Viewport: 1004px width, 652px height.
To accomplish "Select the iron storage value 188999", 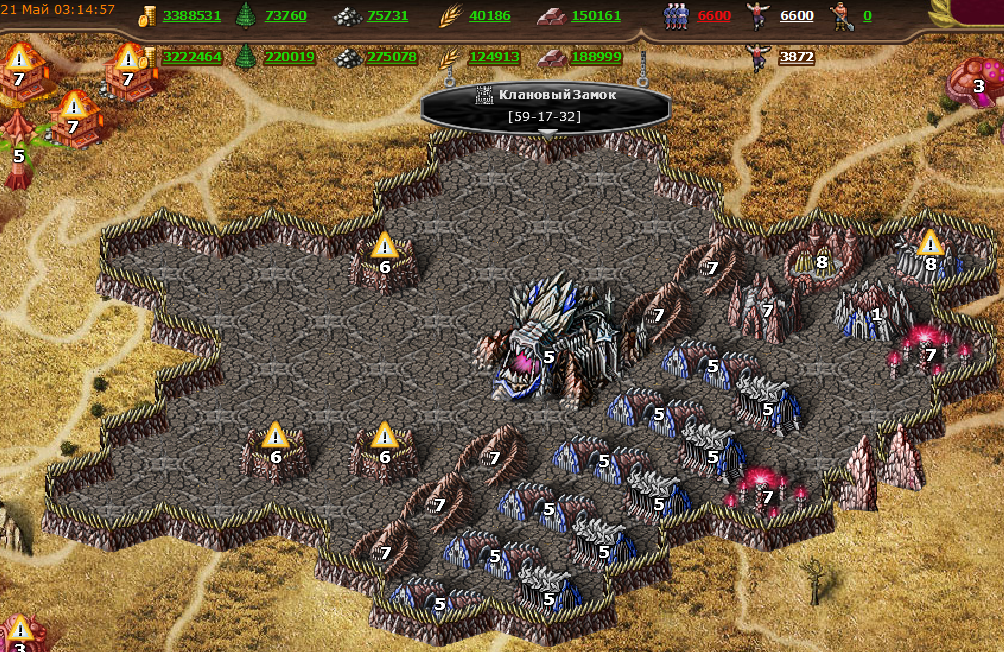I will (596, 57).
